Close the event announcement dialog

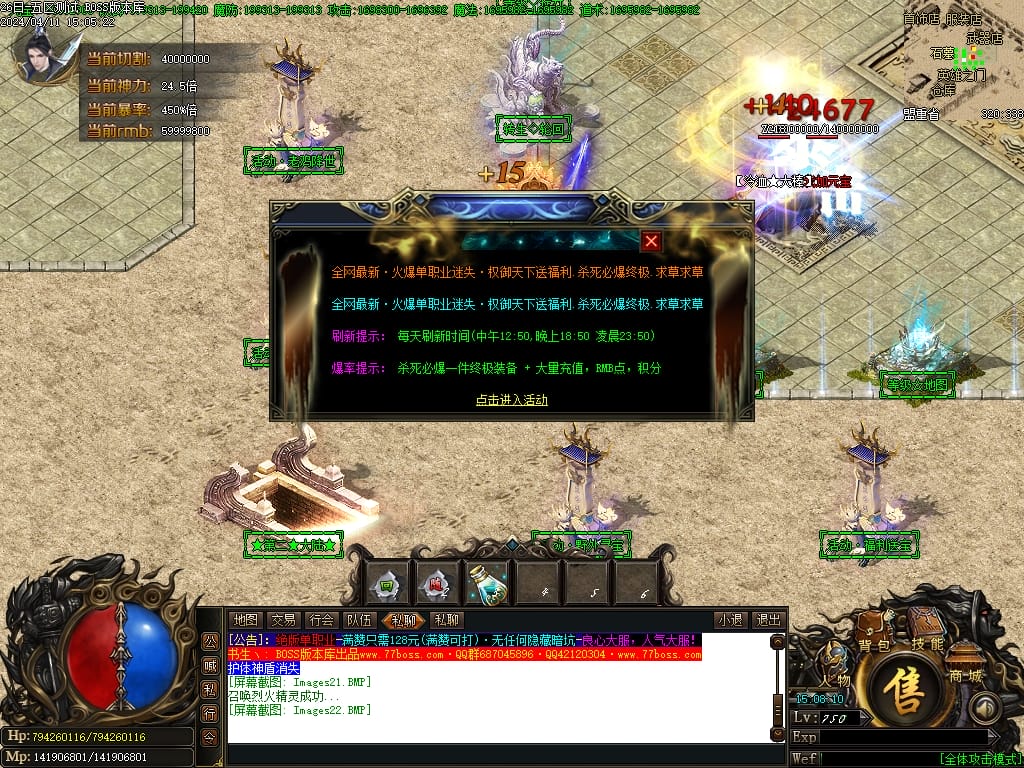click(x=651, y=241)
